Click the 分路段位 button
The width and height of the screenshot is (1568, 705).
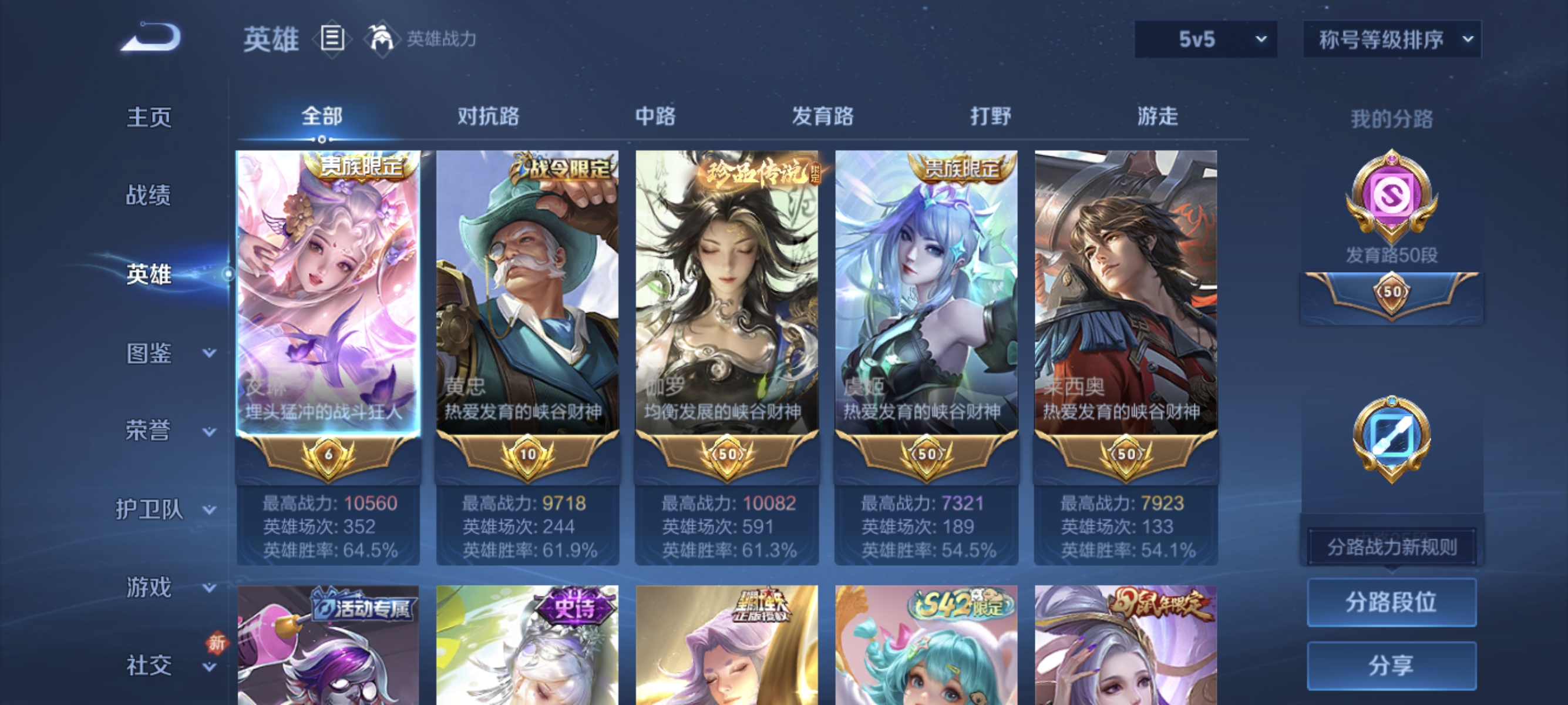1392,603
